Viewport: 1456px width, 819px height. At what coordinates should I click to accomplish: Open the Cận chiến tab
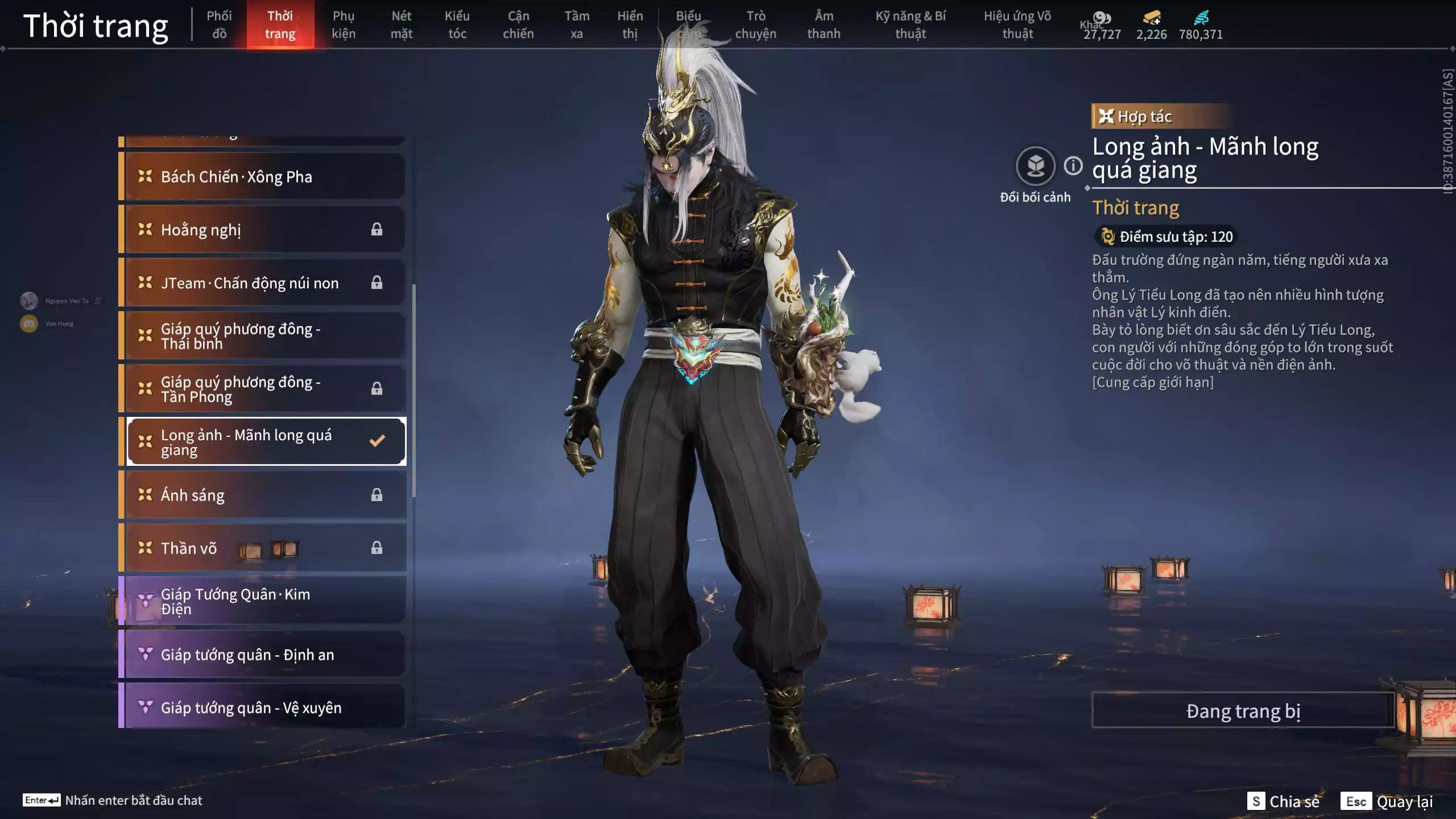[518, 24]
